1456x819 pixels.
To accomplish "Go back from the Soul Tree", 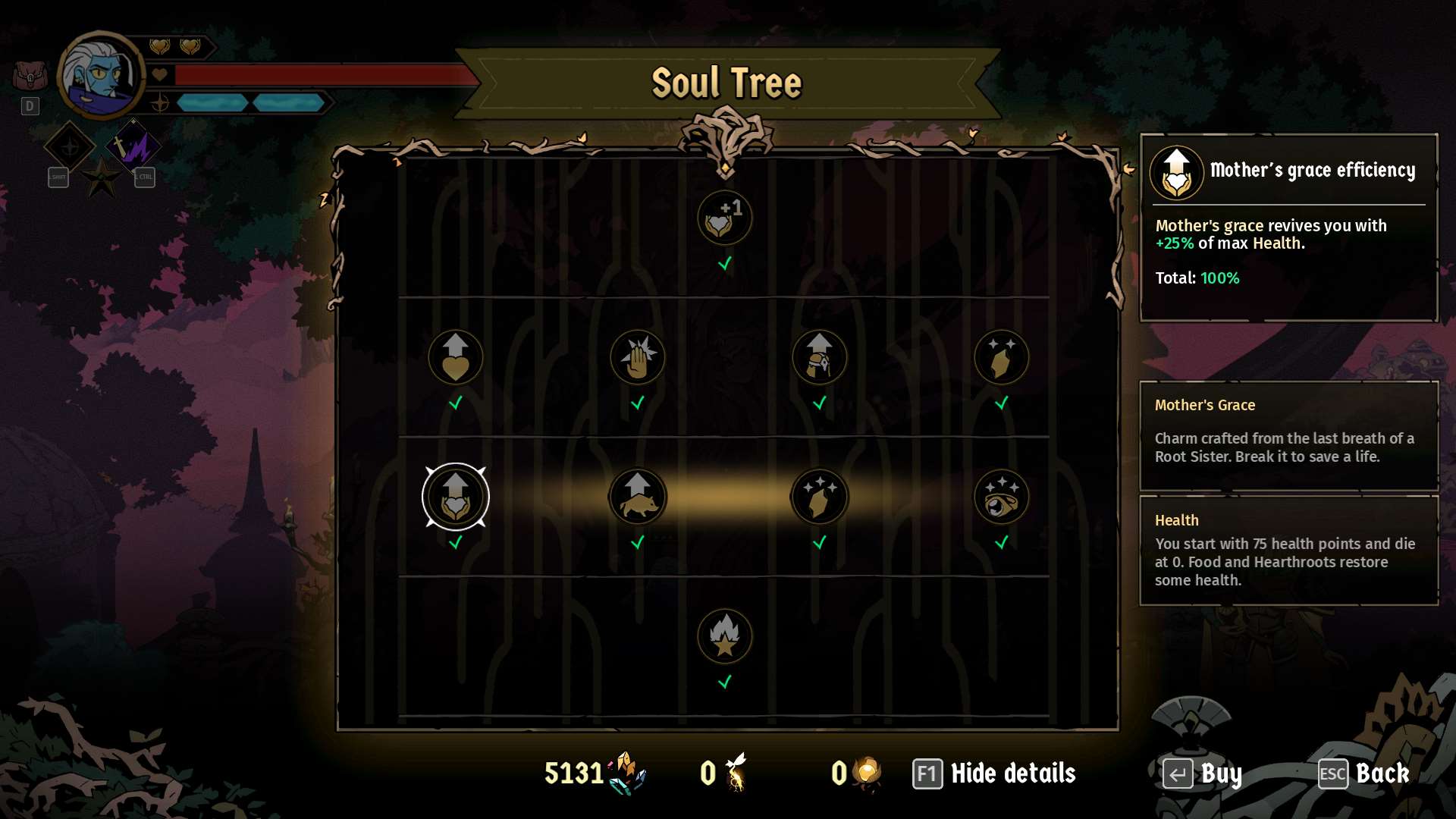I will [1364, 773].
